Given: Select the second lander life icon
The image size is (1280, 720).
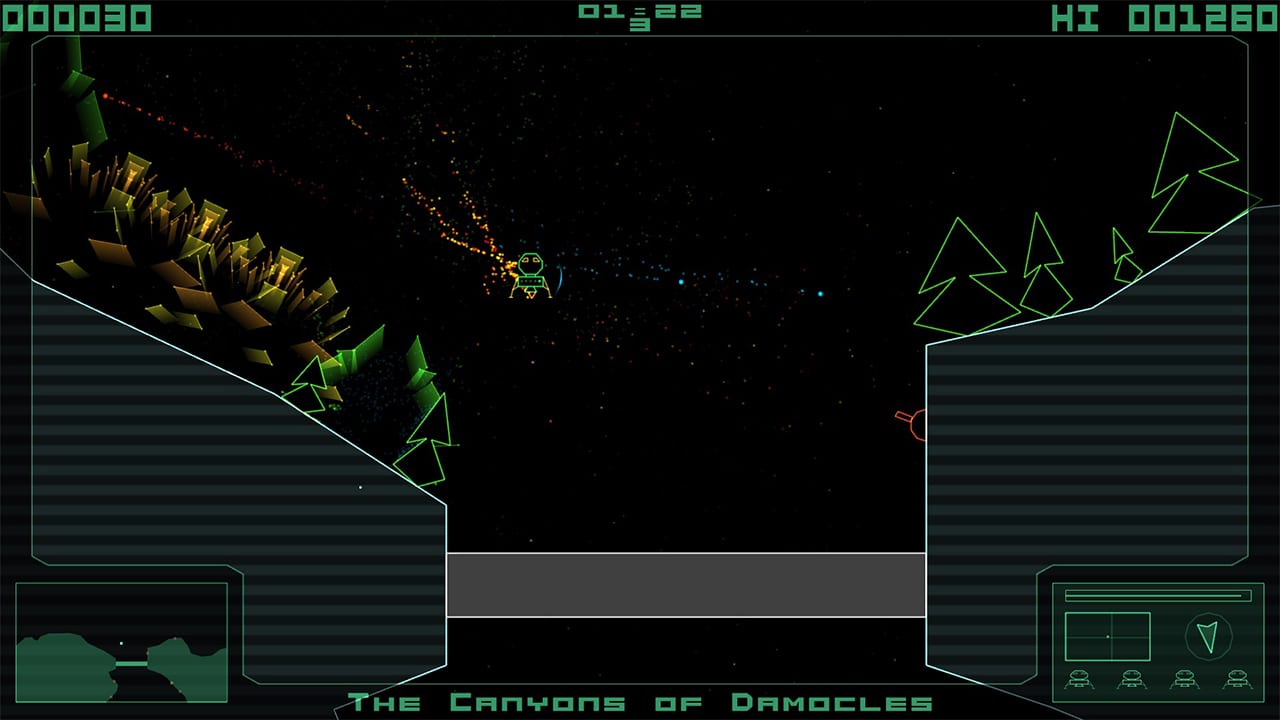Looking at the screenshot, I should (1131, 678).
